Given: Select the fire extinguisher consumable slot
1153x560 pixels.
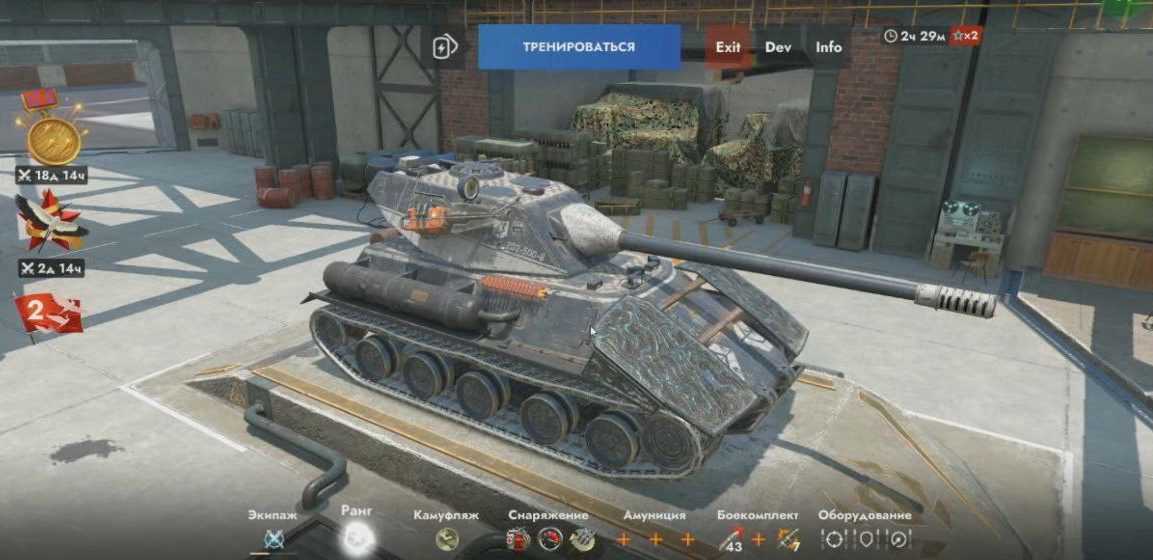Looking at the screenshot, I should (x=516, y=540).
